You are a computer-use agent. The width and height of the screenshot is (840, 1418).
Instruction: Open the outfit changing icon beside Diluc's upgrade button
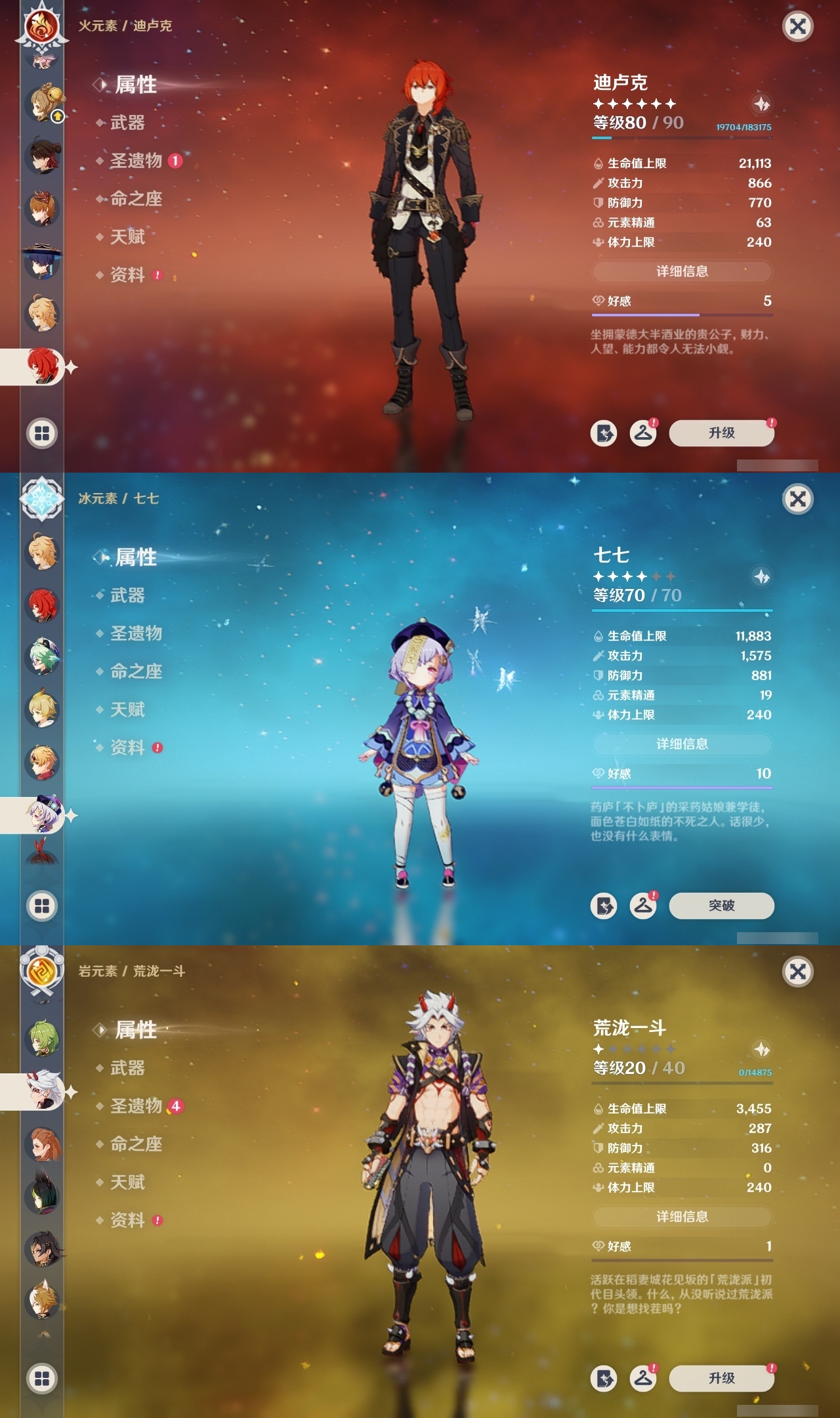pyautogui.click(x=644, y=433)
